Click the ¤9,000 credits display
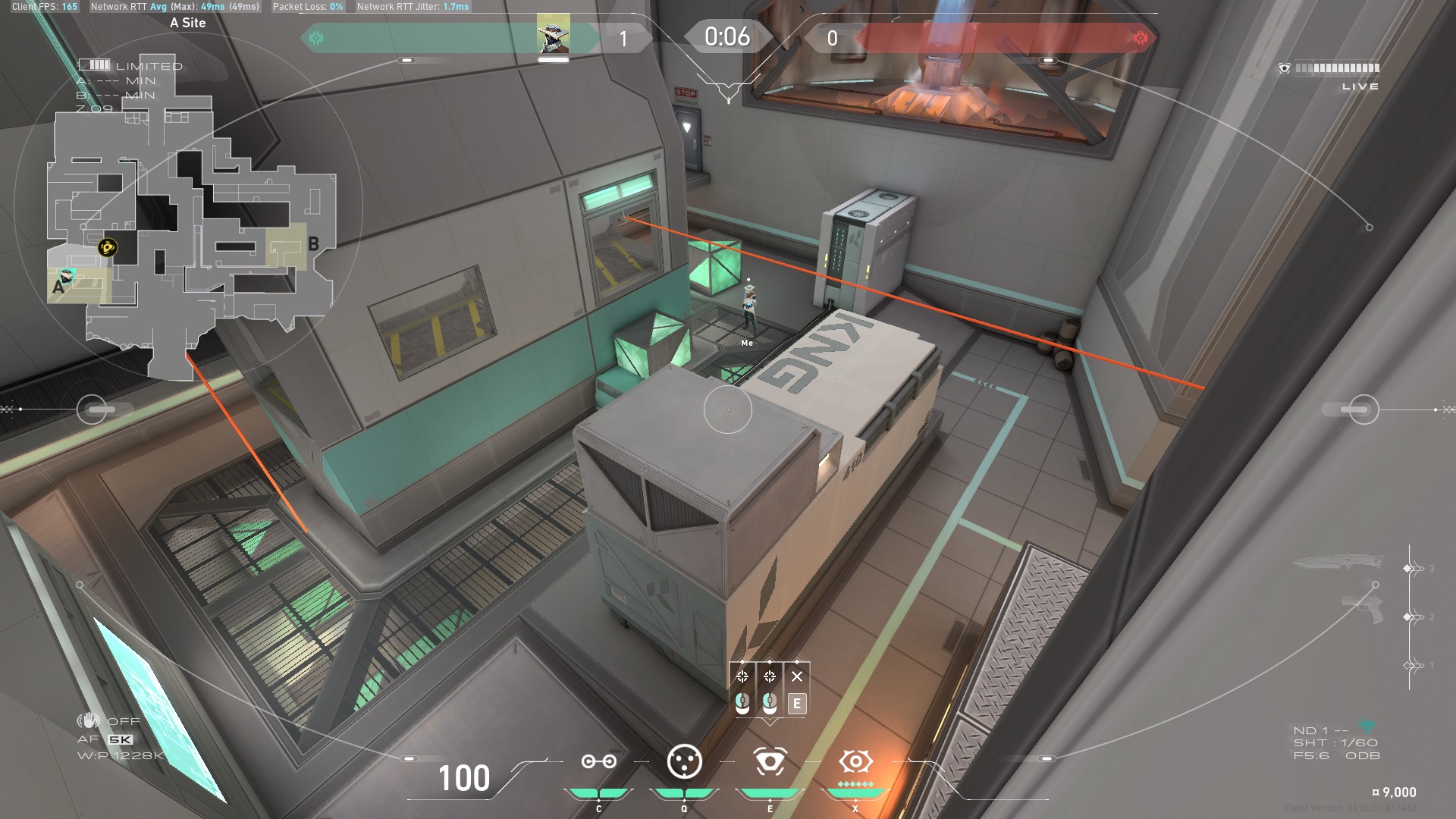 1392,790
